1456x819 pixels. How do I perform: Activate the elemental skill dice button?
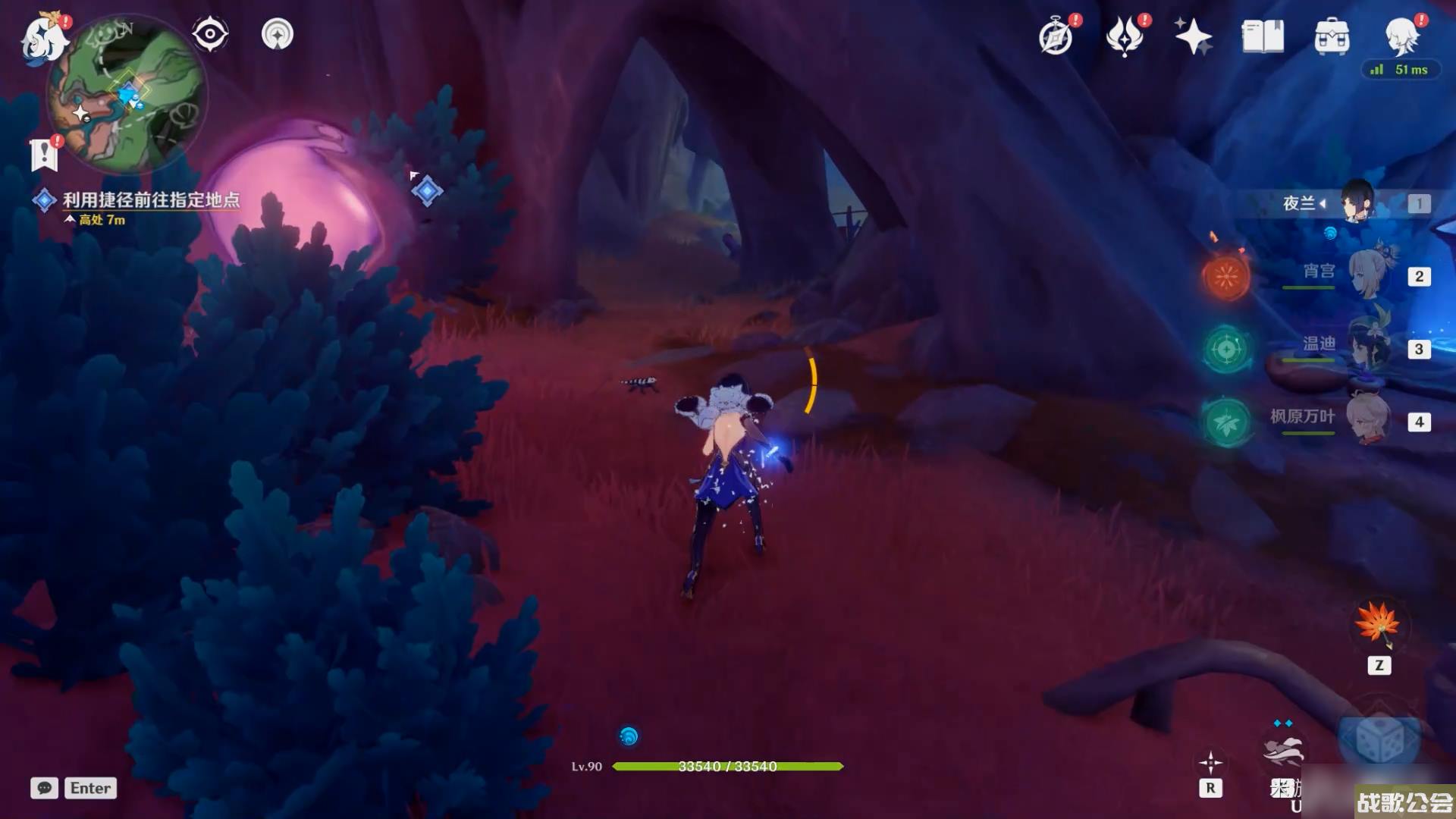[x=1378, y=739]
